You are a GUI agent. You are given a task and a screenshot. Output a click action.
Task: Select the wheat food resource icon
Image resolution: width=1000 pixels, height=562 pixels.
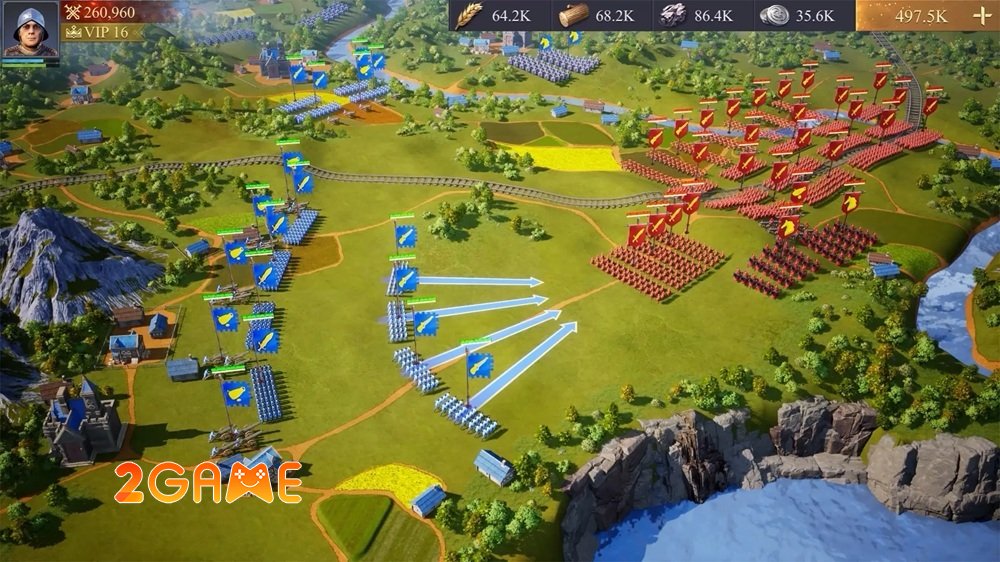click(470, 15)
